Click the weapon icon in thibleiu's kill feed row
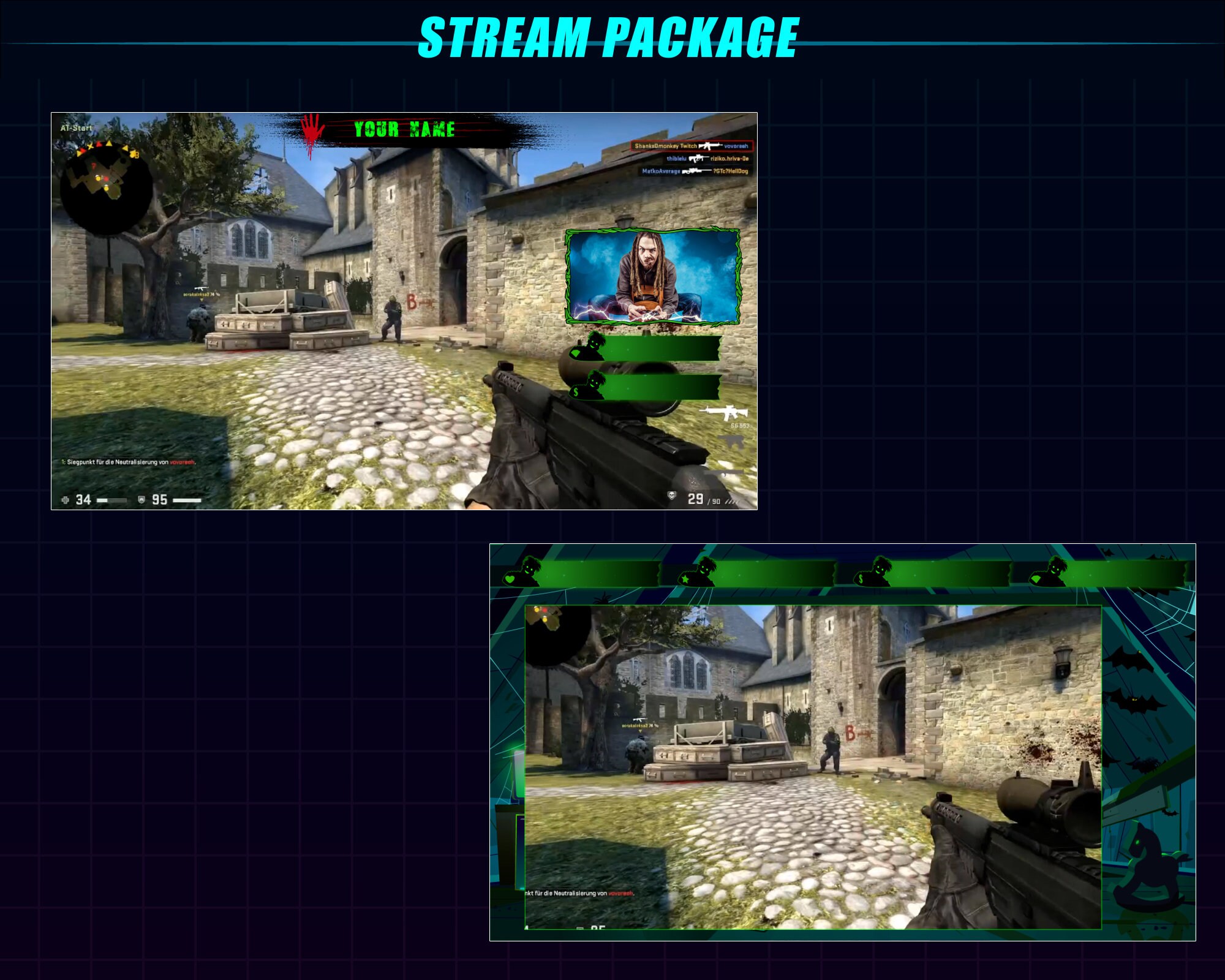 tap(698, 159)
